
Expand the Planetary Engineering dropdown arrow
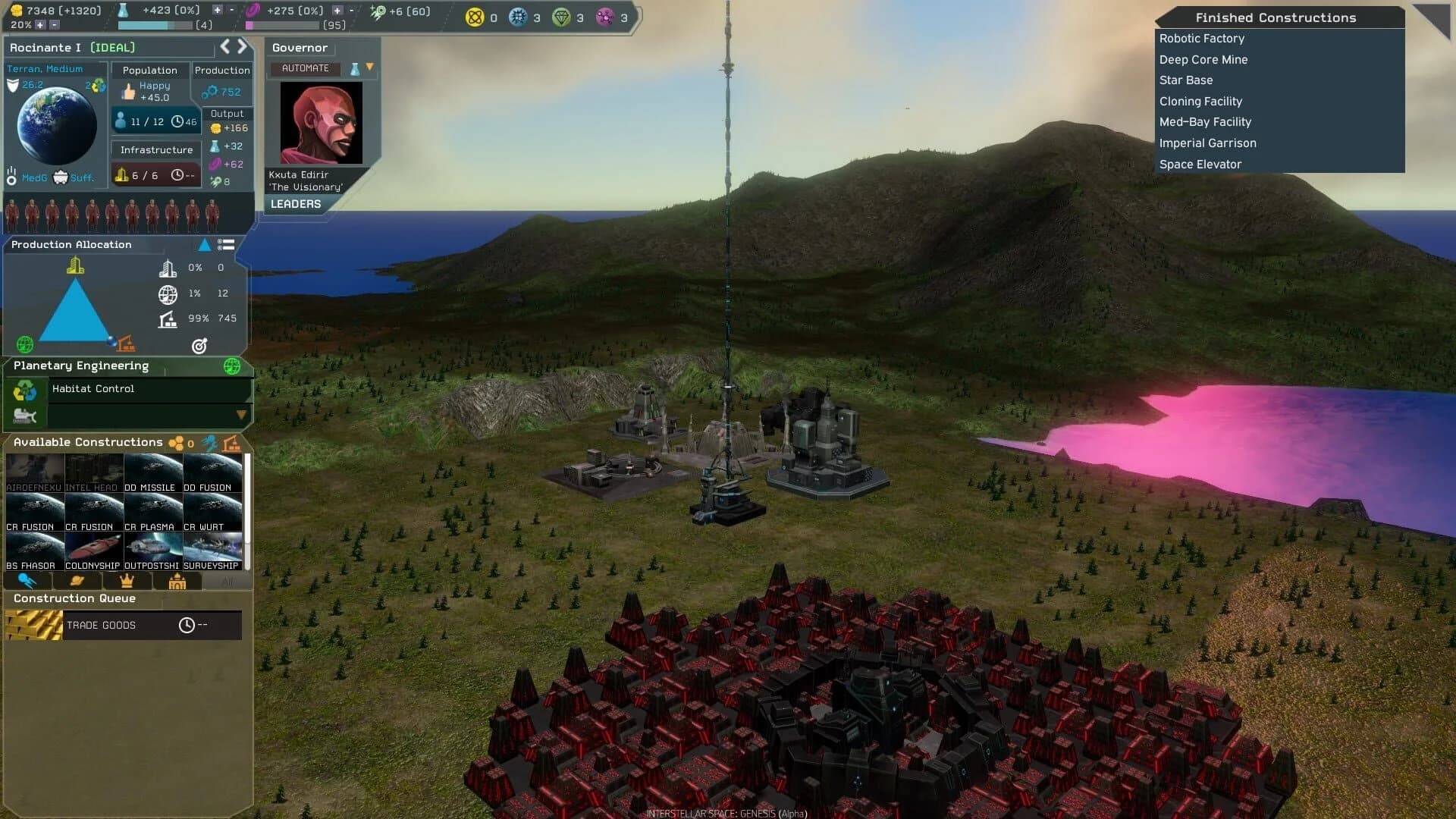tap(241, 414)
